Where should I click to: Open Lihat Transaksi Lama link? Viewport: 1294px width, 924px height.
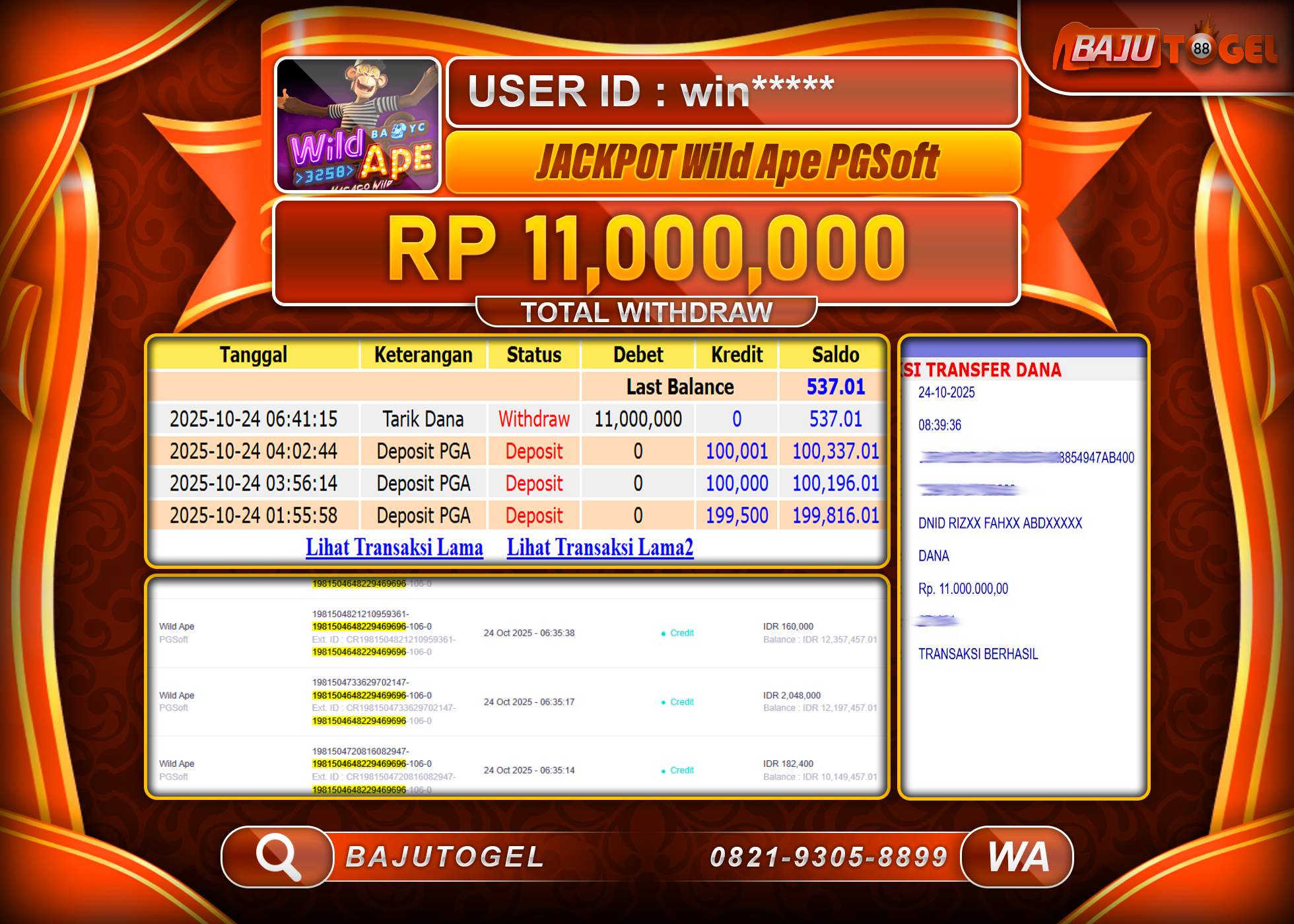tap(393, 547)
